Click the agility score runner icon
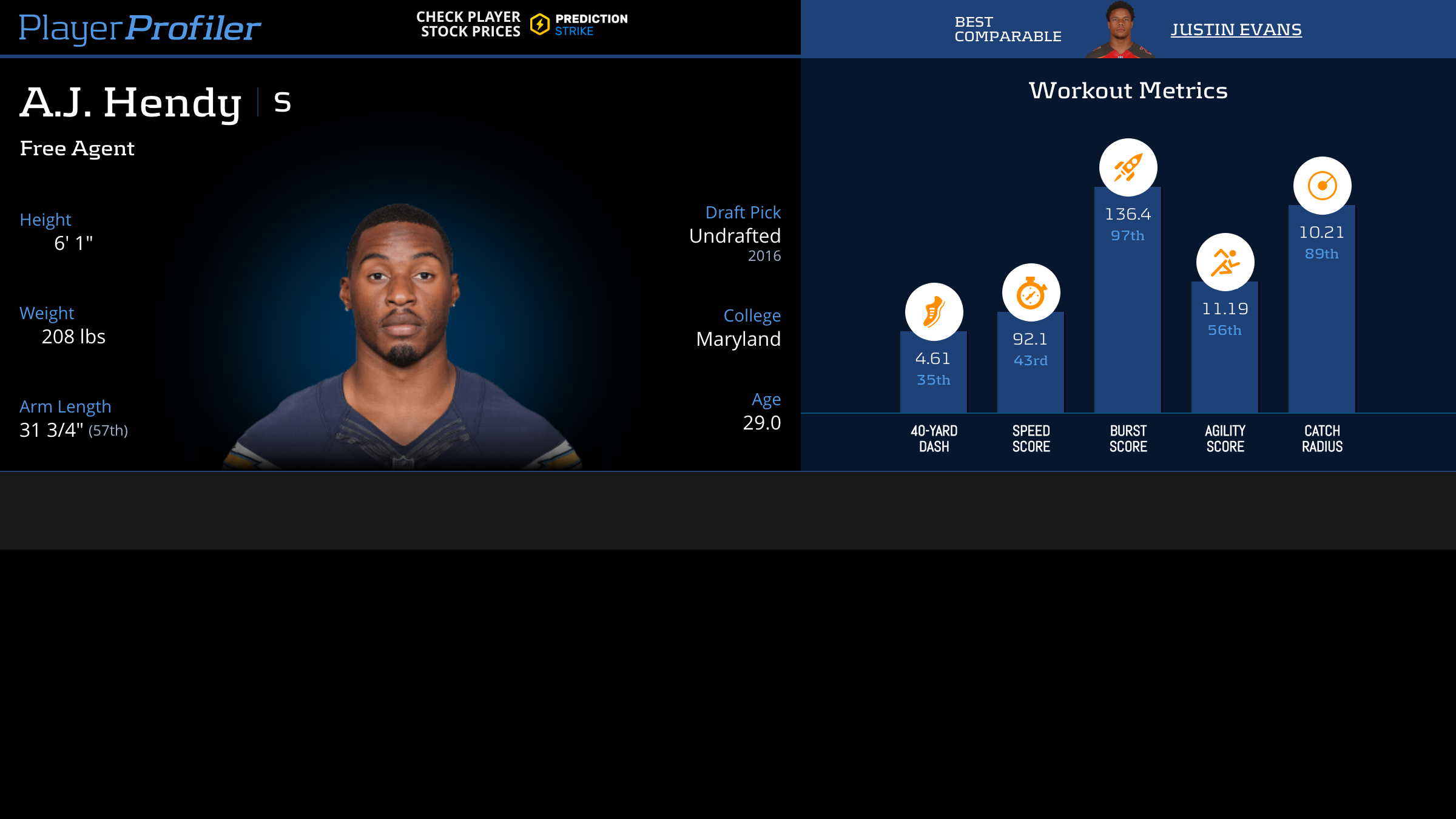The width and height of the screenshot is (1456, 819). point(1225,262)
